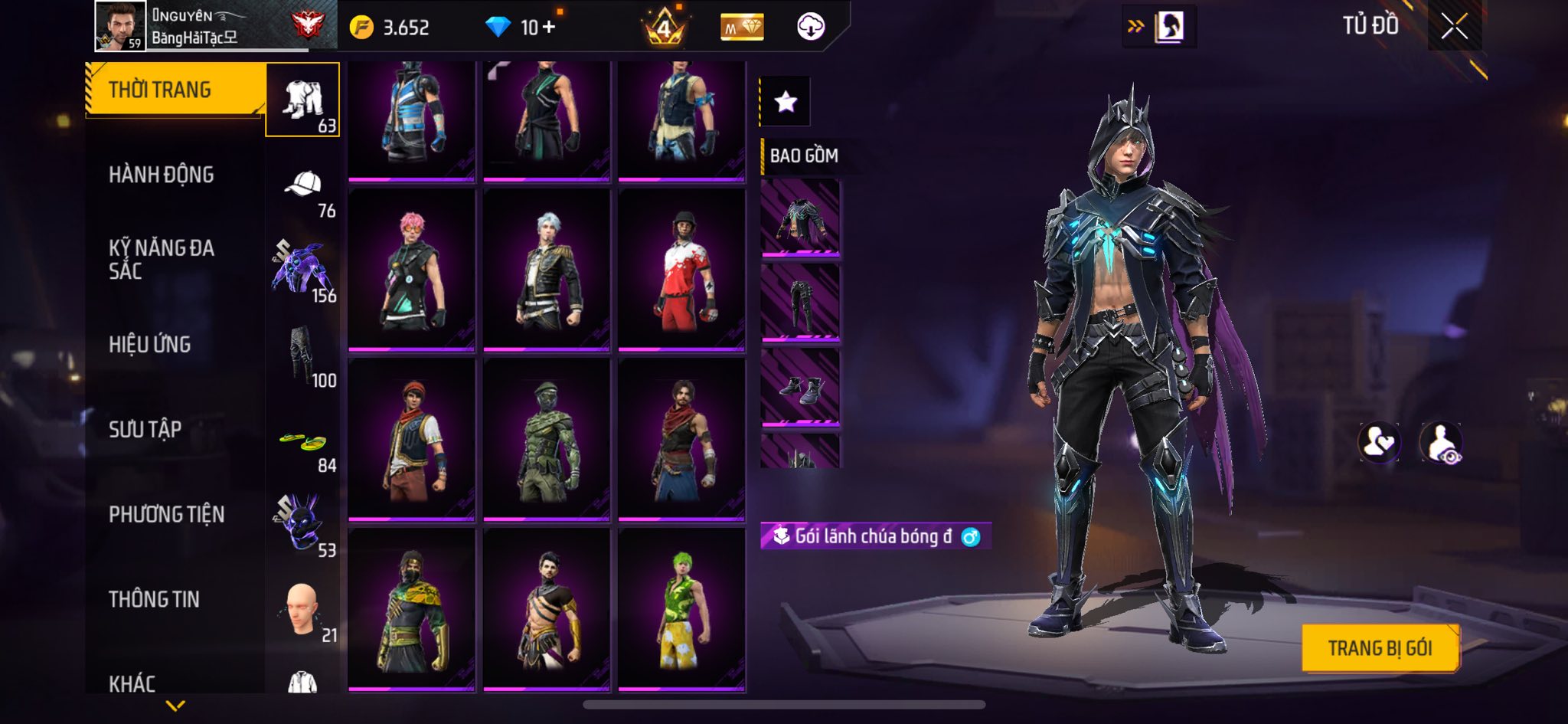This screenshot has width=1568, height=724.
Task: Show the Thông Tin section
Action: pyautogui.click(x=154, y=599)
